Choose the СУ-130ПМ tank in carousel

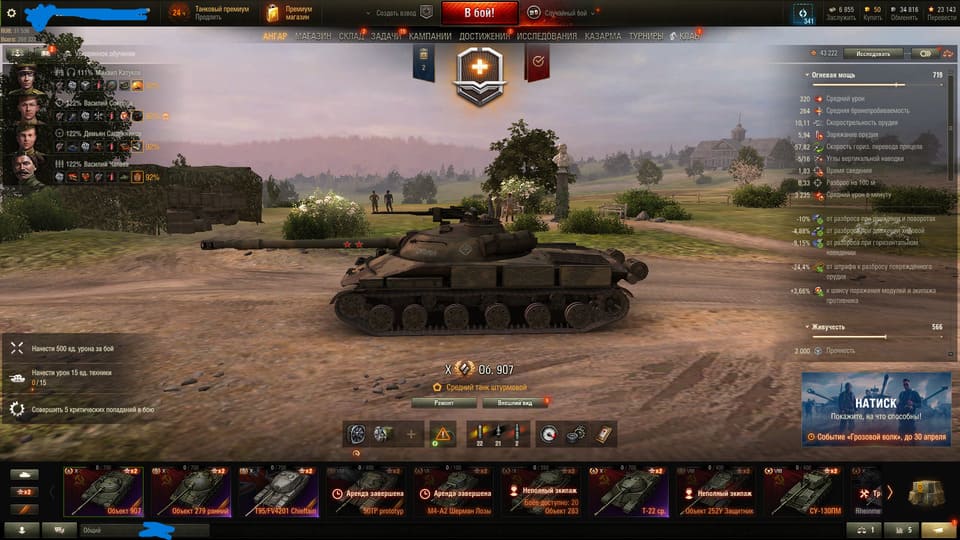802,491
